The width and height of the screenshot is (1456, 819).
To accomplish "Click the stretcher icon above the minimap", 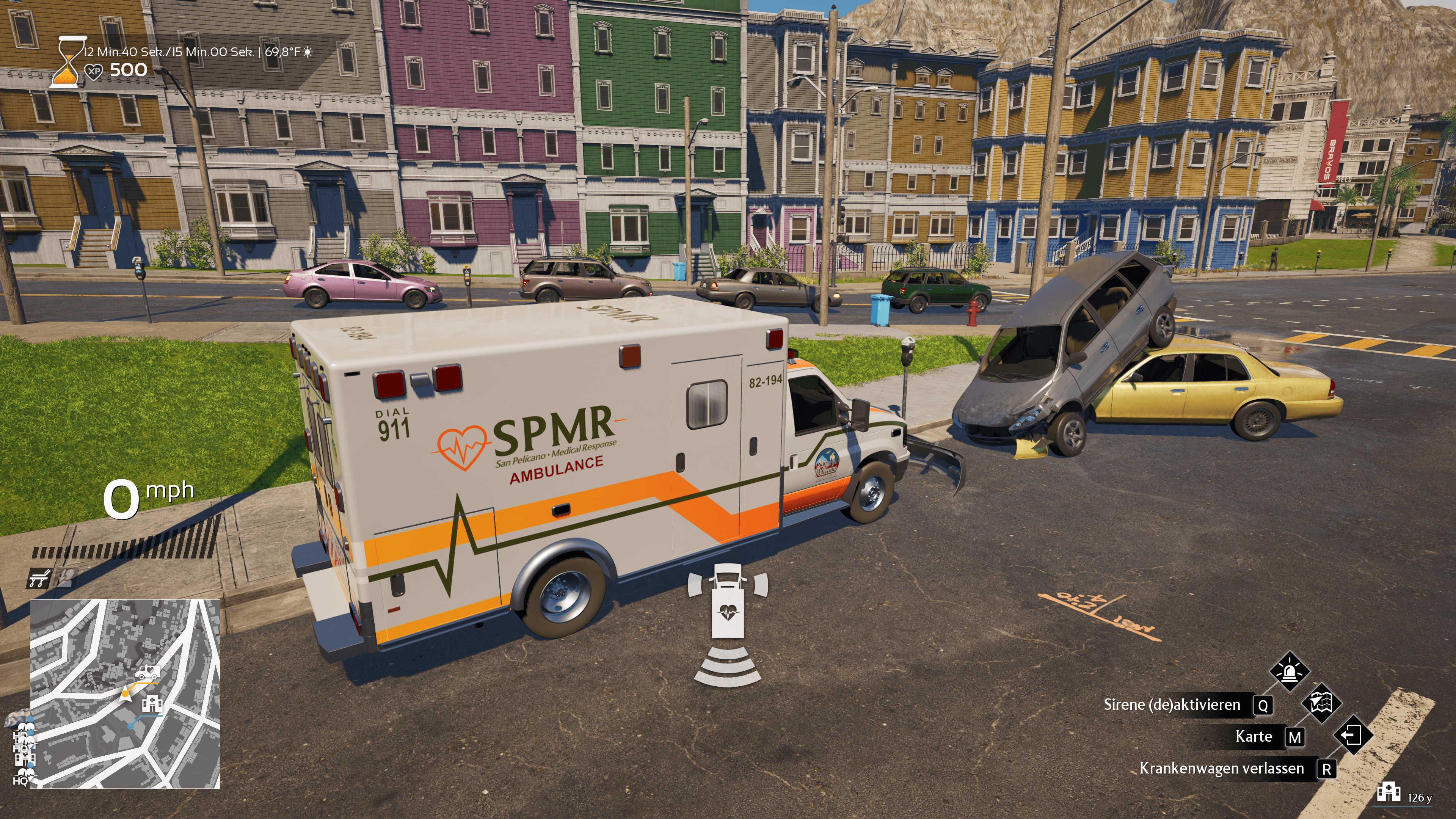I will click(39, 578).
